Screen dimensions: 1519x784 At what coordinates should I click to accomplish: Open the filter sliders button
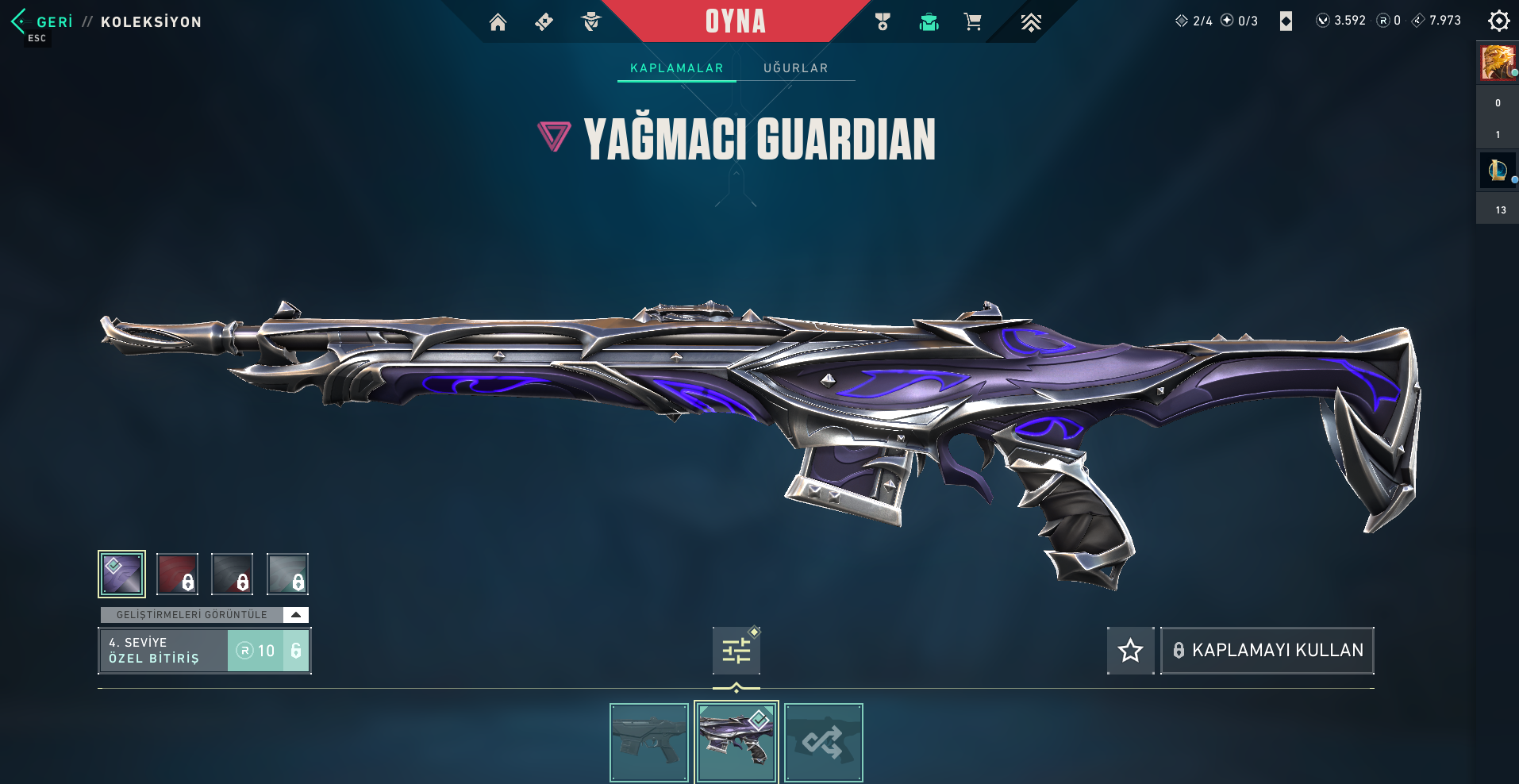point(736,651)
